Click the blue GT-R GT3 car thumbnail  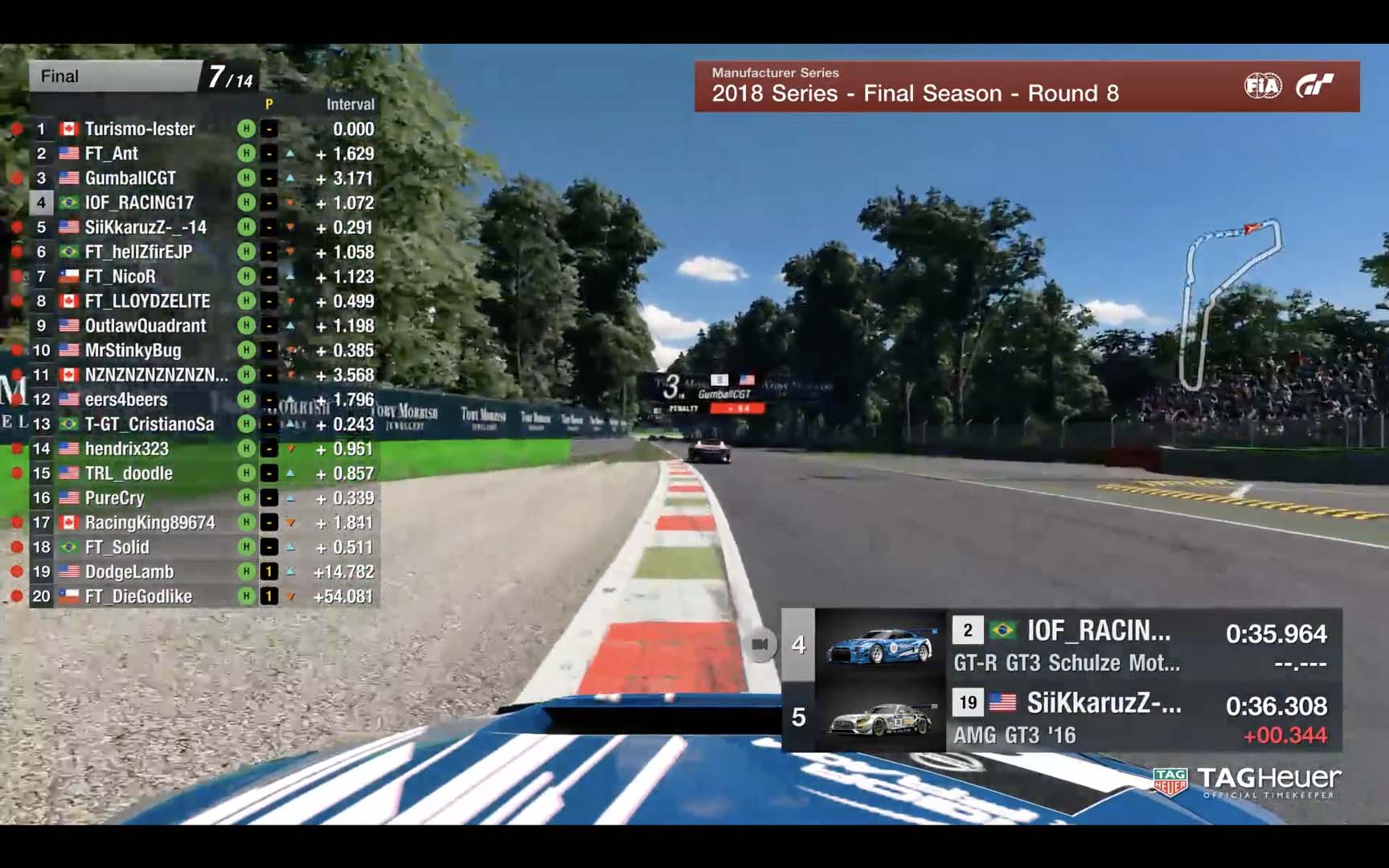pos(880,645)
